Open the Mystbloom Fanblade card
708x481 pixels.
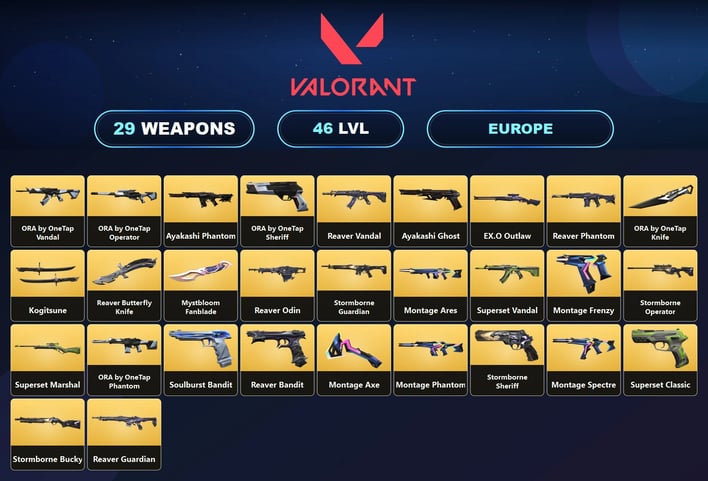pyautogui.click(x=201, y=284)
